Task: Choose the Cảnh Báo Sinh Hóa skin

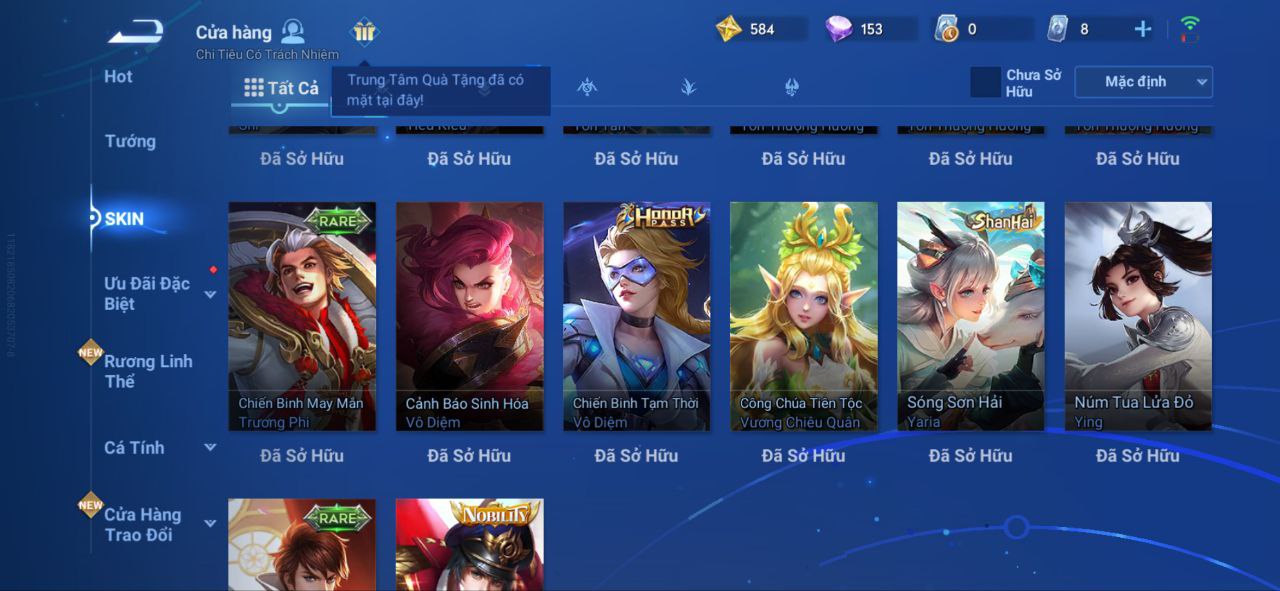Action: click(469, 316)
